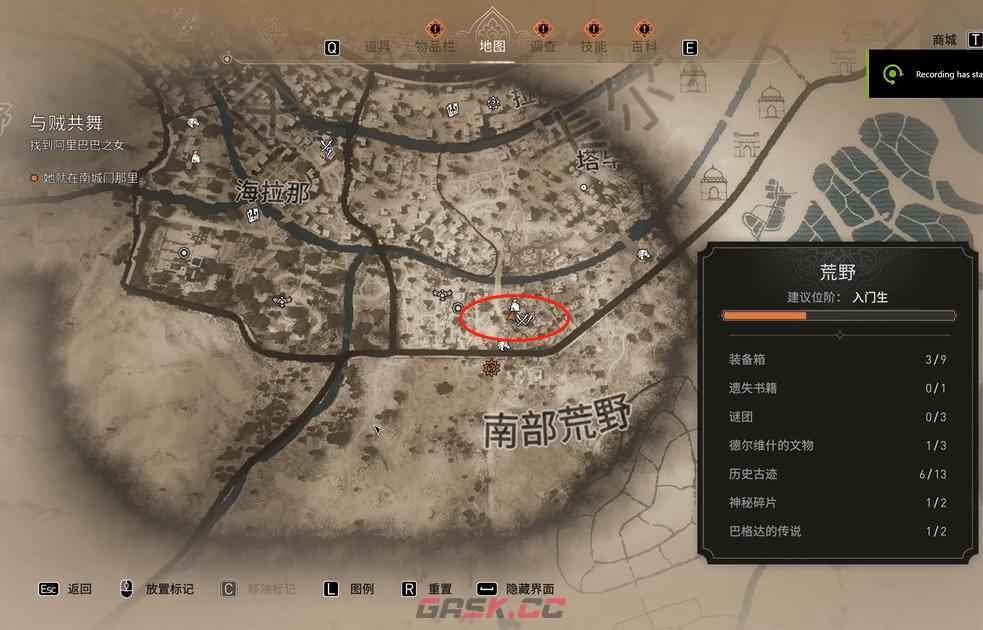The height and width of the screenshot is (630, 983).
Task: Click the red quest marker below the south wall
Action: coord(491,368)
